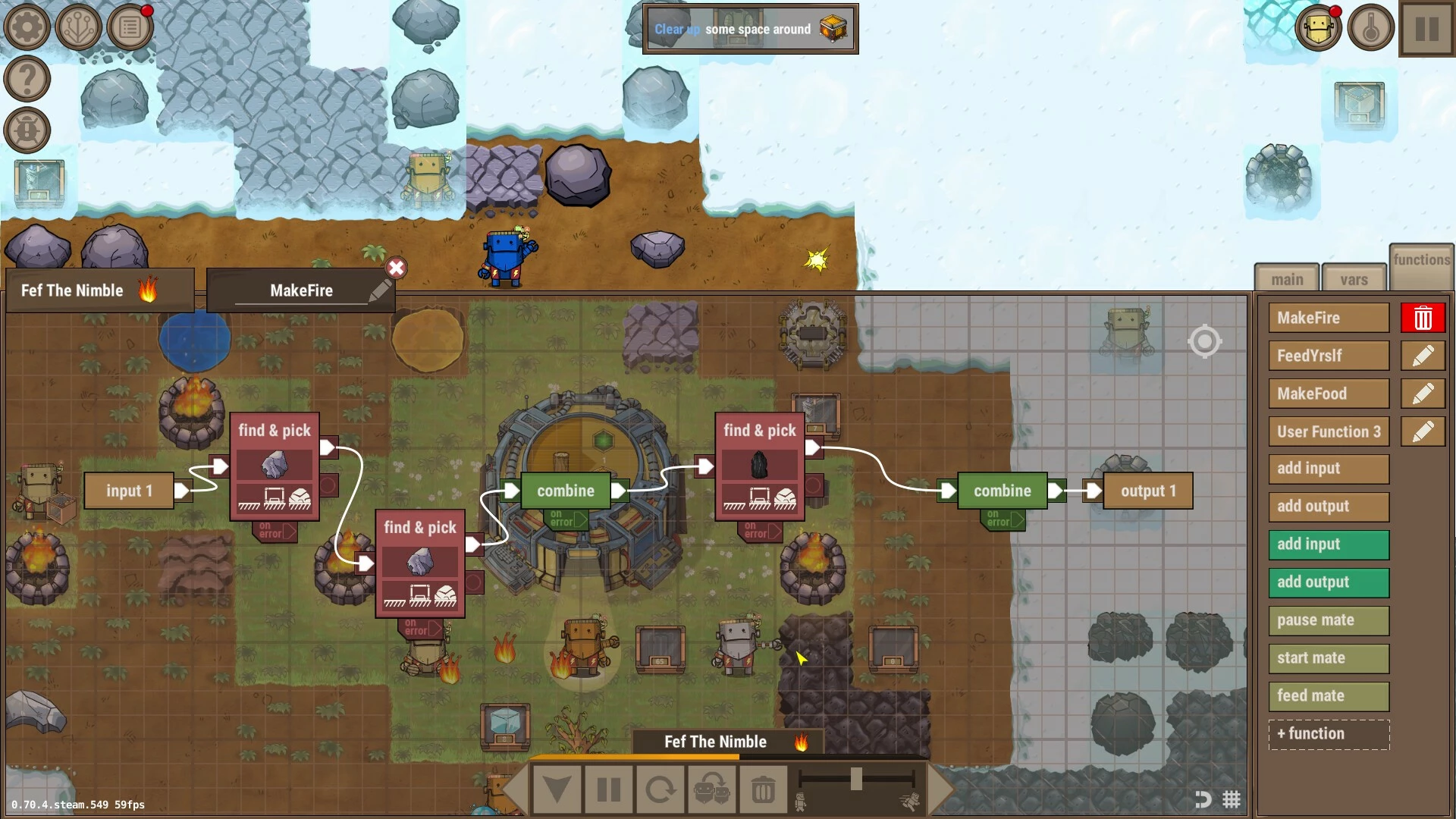The height and width of the screenshot is (819, 1456).
Task: Delete the MakeFire function with trash button
Action: pyautogui.click(x=1423, y=318)
